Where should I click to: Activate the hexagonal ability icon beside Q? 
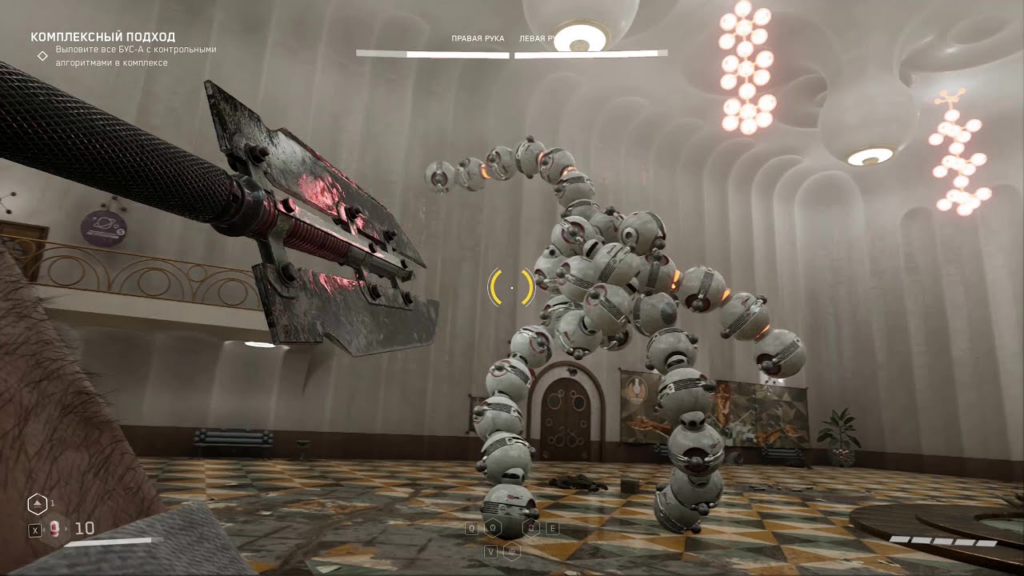(493, 528)
